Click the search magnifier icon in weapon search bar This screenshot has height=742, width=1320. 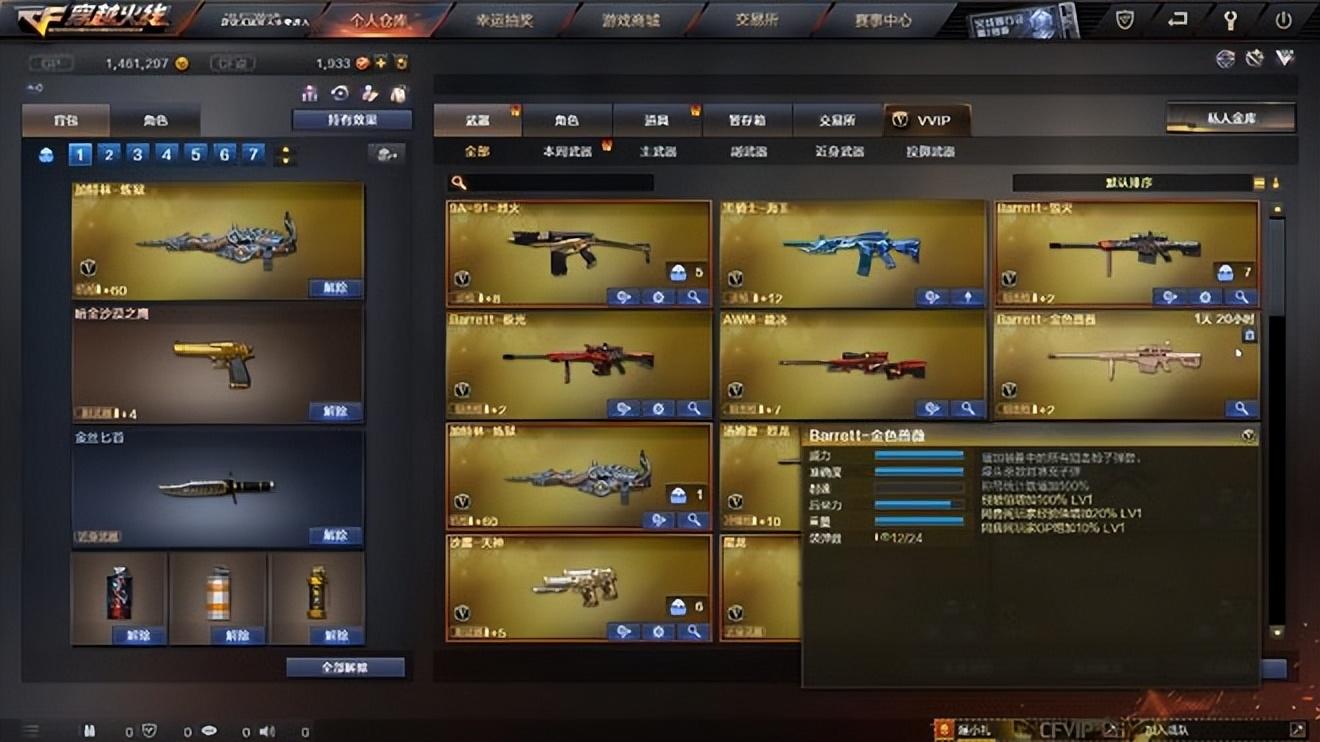(x=459, y=182)
